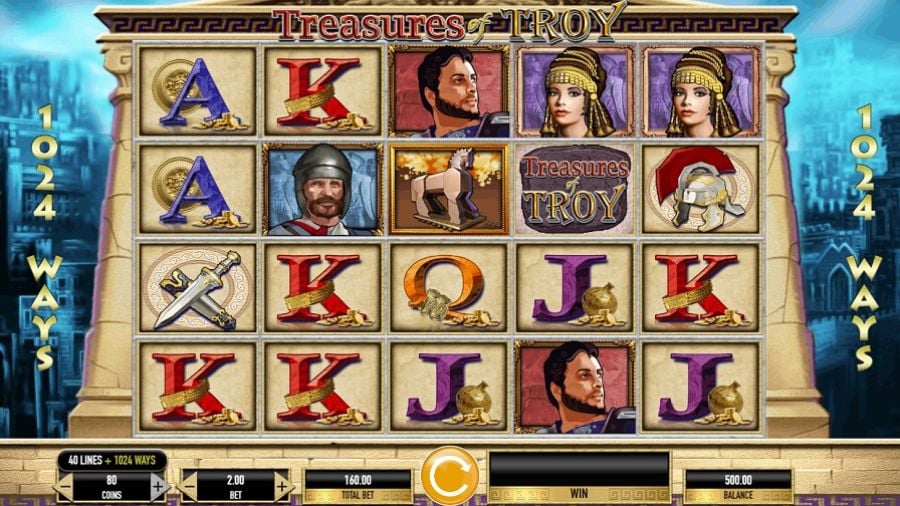Lower the bet value with minus
900x506 pixels.
tap(188, 487)
